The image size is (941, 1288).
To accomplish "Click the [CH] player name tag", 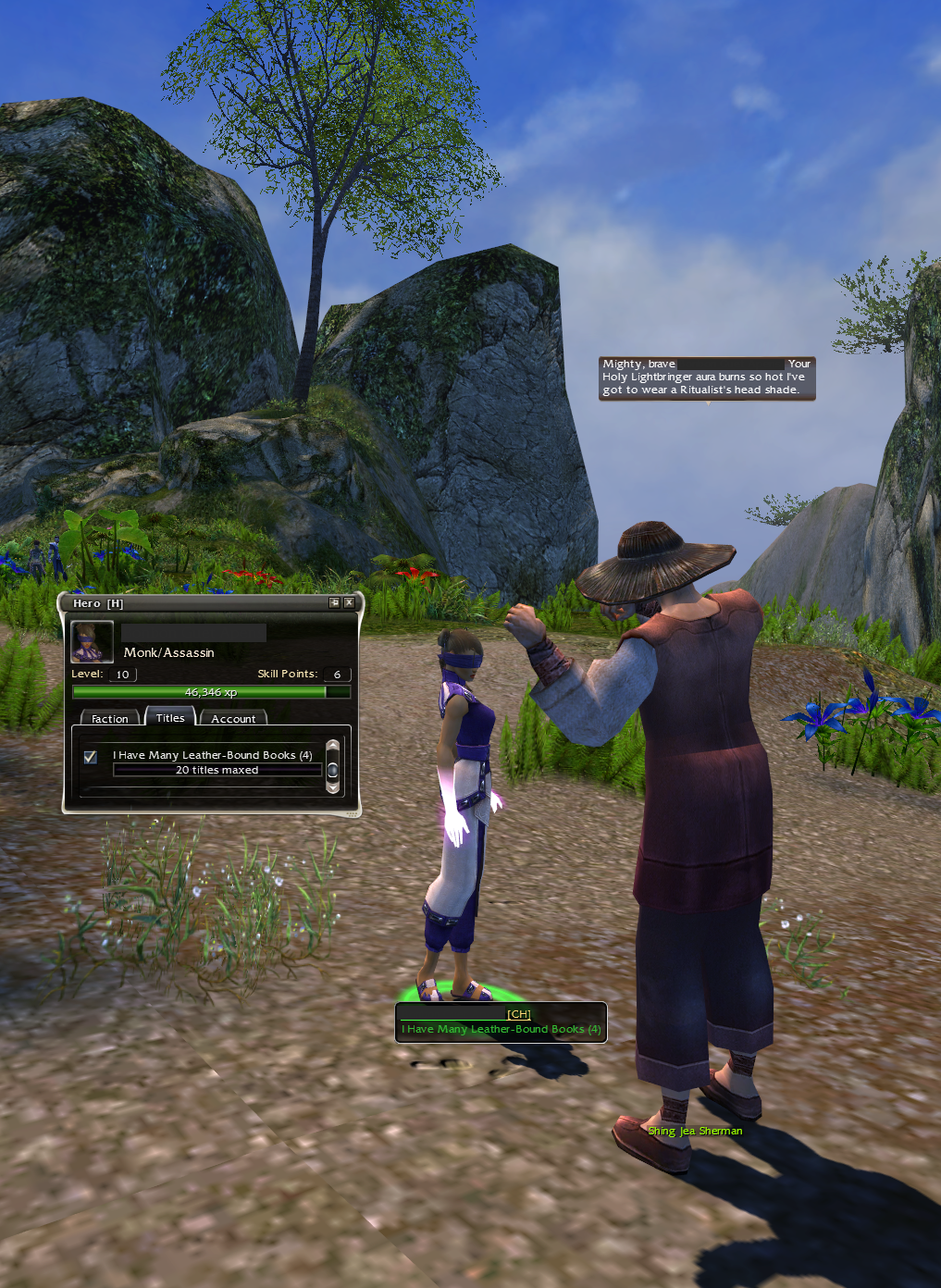I will [519, 1014].
